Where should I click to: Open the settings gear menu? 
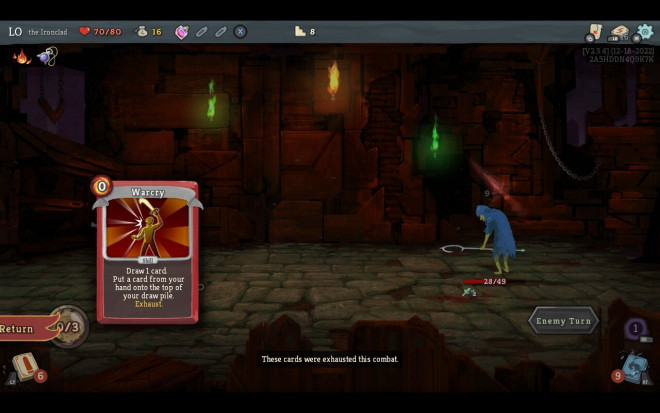tap(643, 32)
